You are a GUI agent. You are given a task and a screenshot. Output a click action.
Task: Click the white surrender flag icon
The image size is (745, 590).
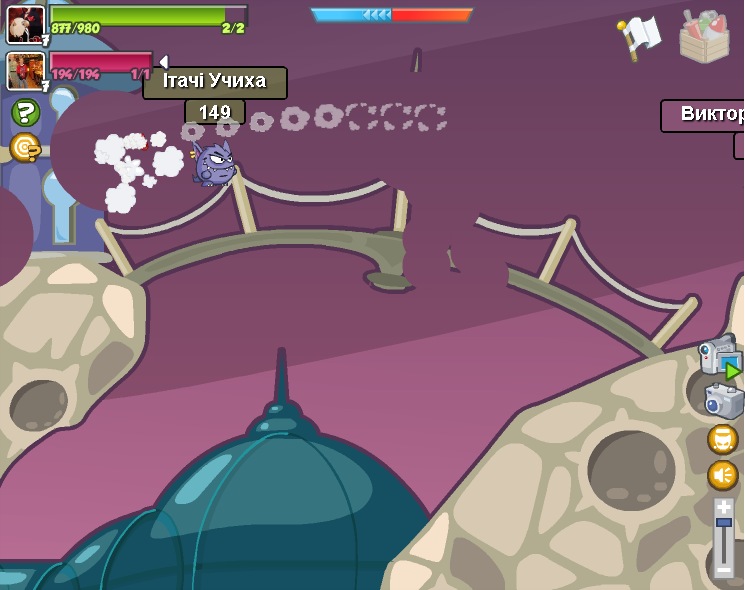tap(641, 36)
